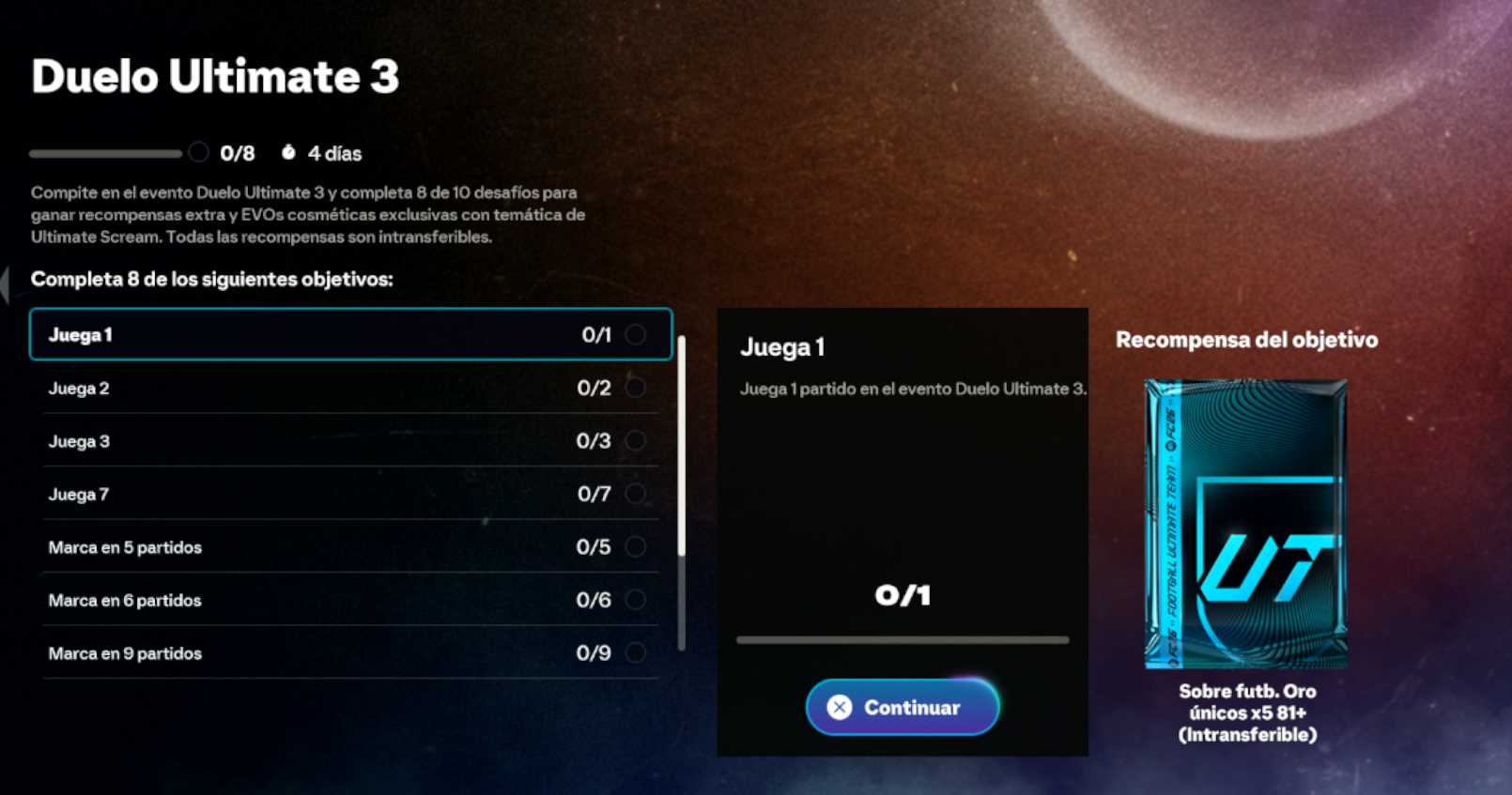View the Sobre futb. Oro reward pack
Screen dimensions: 1512x795
pos(1246,524)
